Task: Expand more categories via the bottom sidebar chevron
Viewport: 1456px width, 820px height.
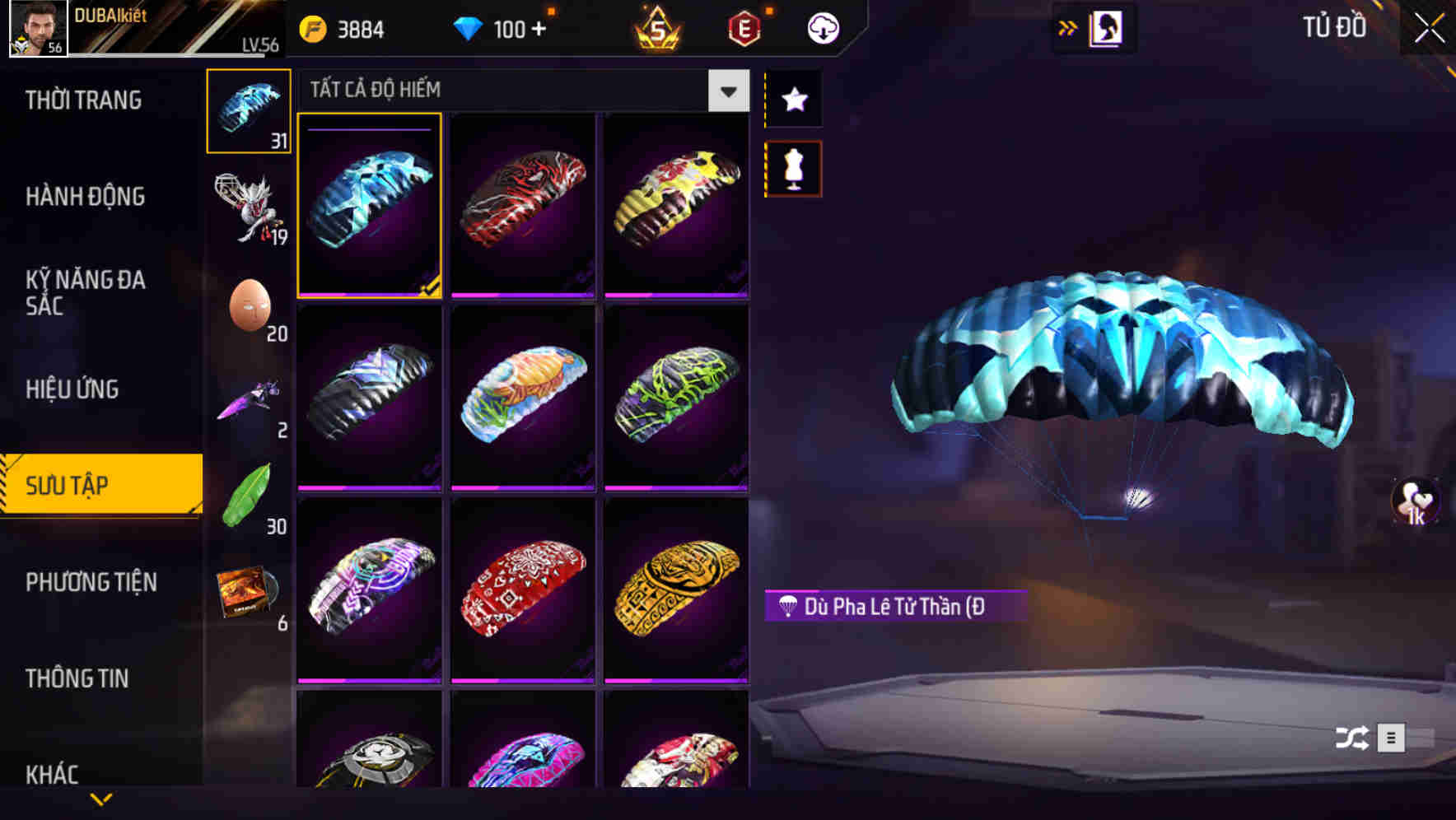Action: pos(101,799)
